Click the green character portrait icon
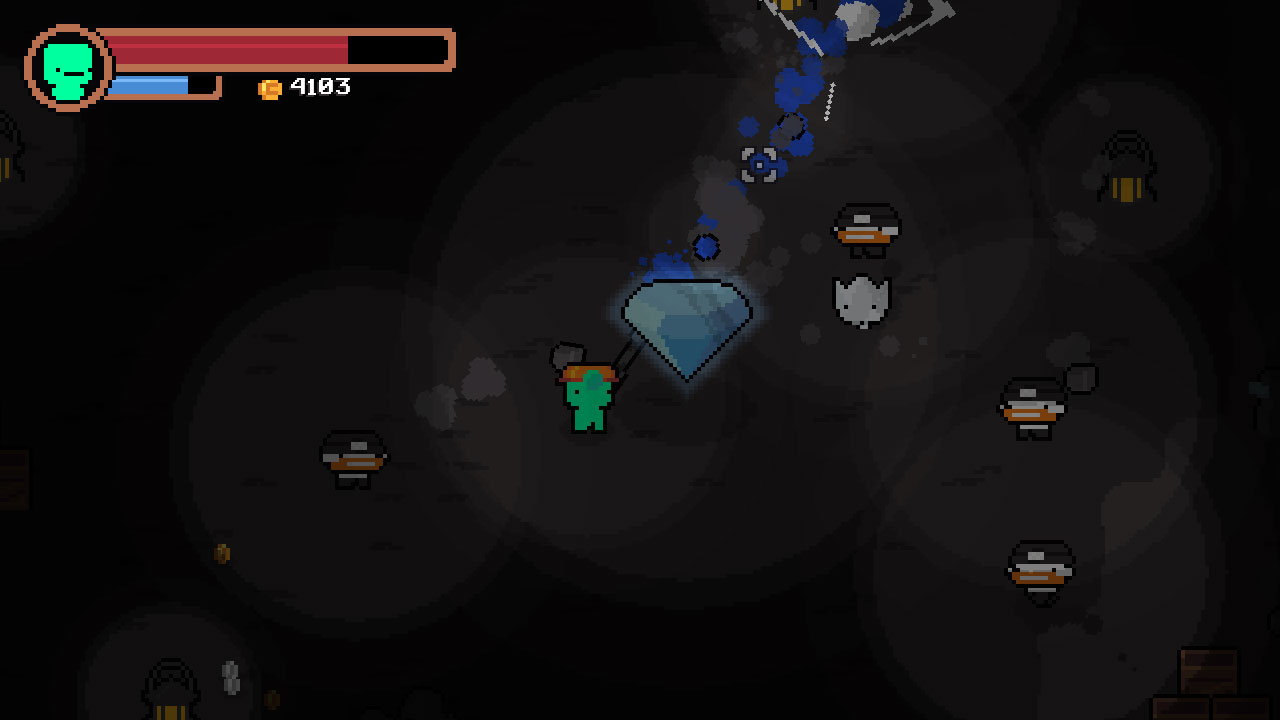The height and width of the screenshot is (720, 1280). point(66,66)
